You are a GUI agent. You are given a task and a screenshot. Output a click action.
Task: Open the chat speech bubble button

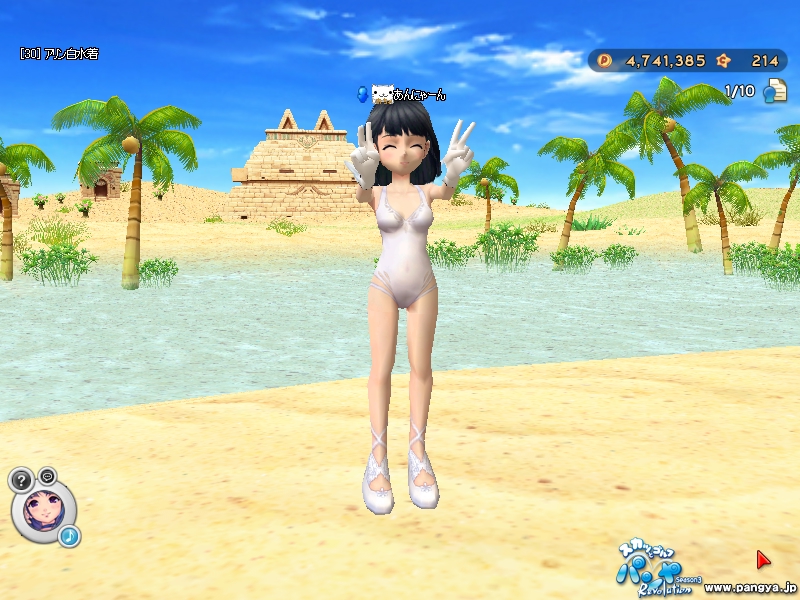pos(47,475)
